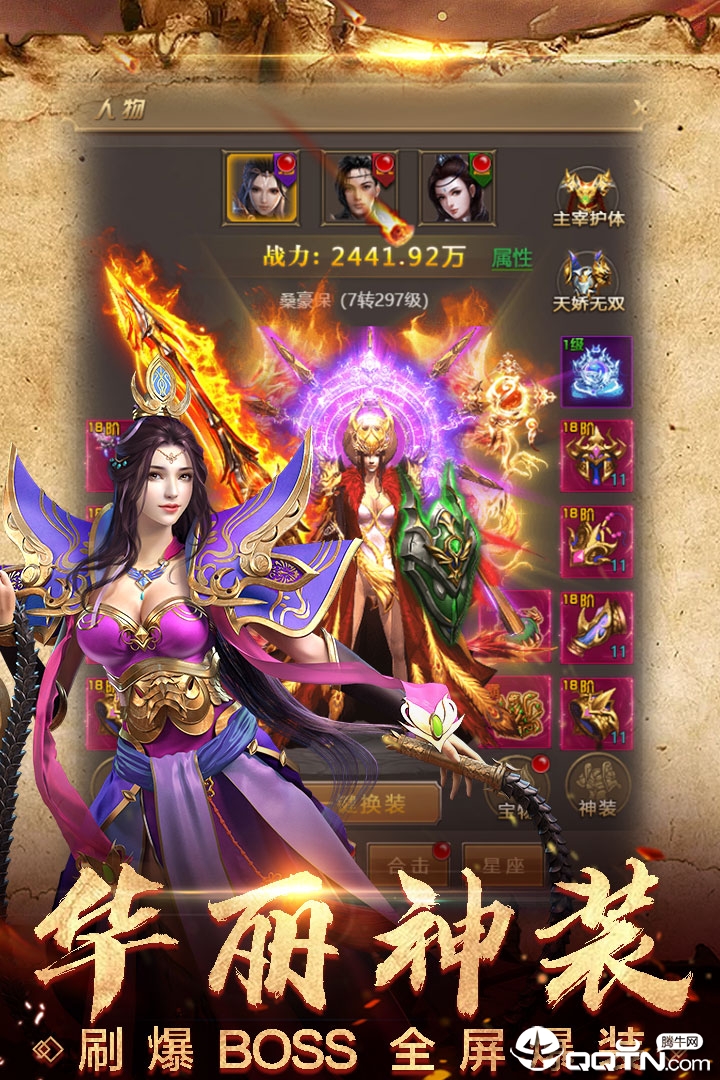Switch to the 合击 tab
This screenshot has width=720, height=1080.
tap(411, 867)
